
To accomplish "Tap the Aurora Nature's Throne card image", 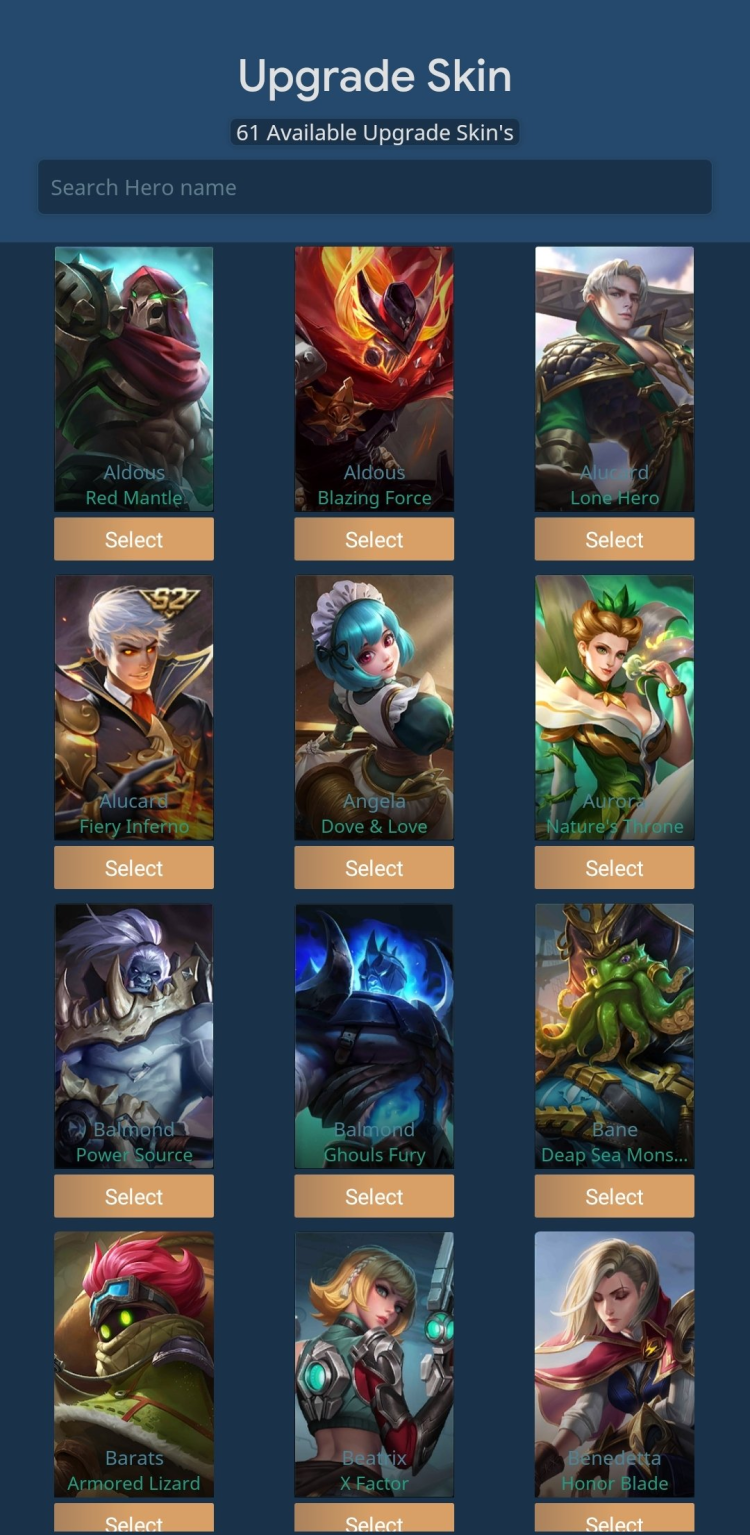I will 614,707.
